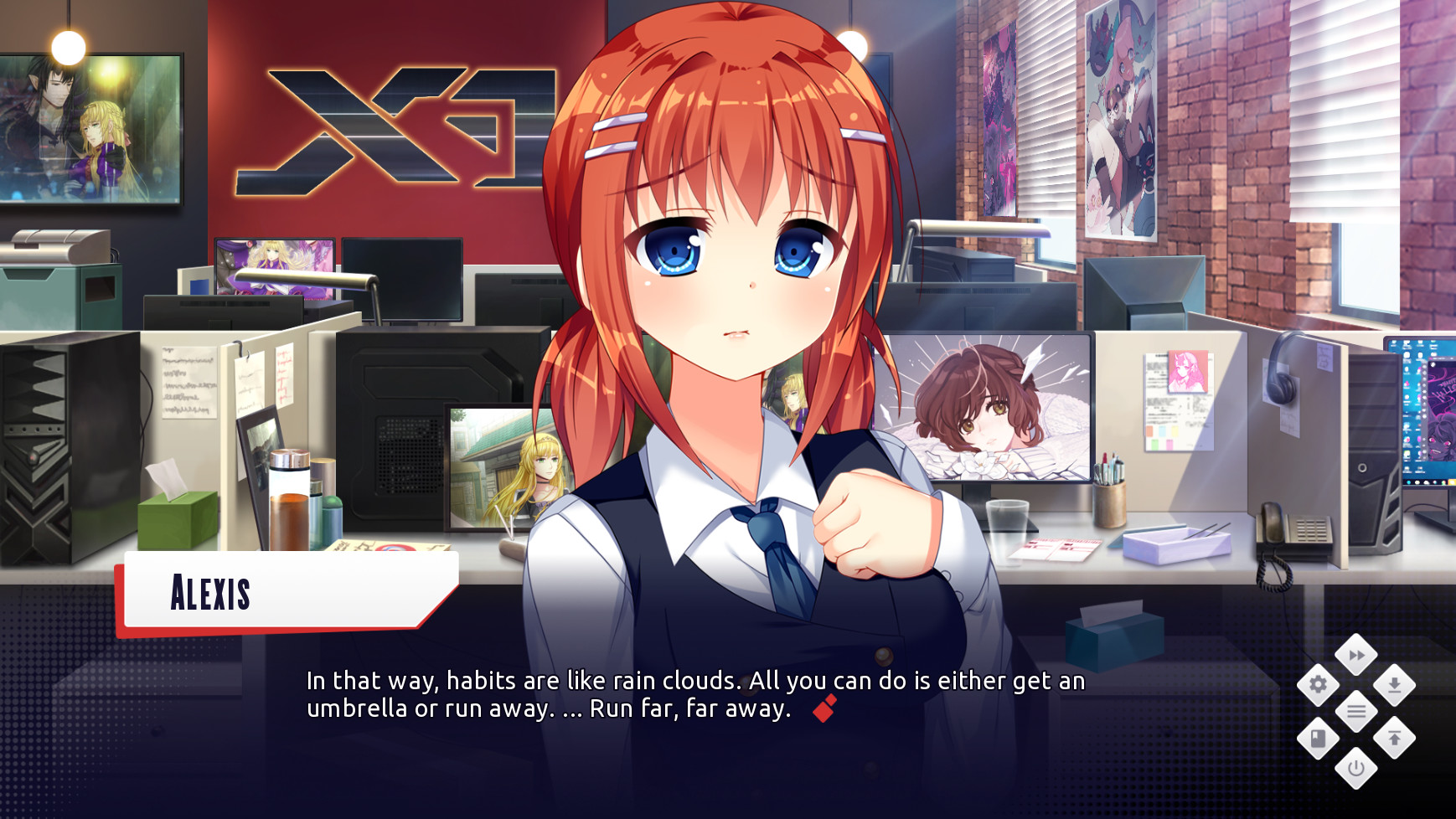This screenshot has width=1456, height=819.
Task: Click the save game download icon
Action: (1396, 687)
